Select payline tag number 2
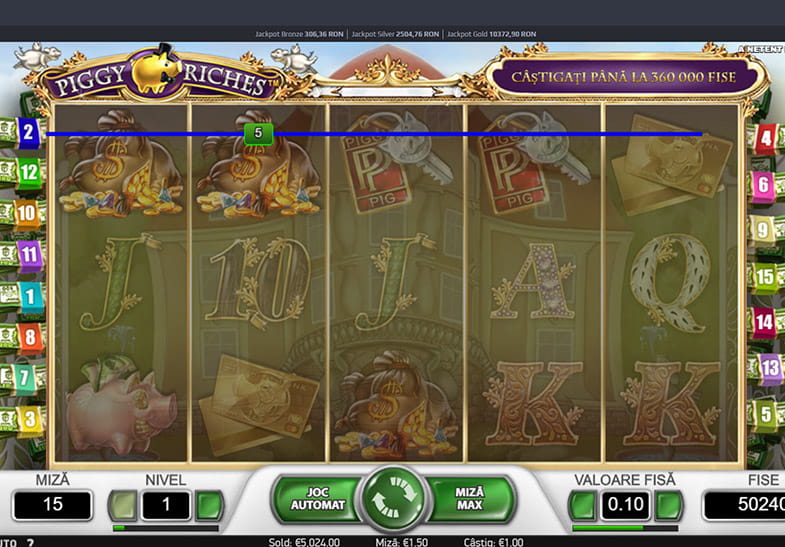This screenshot has width=785, height=547. pos(28,131)
